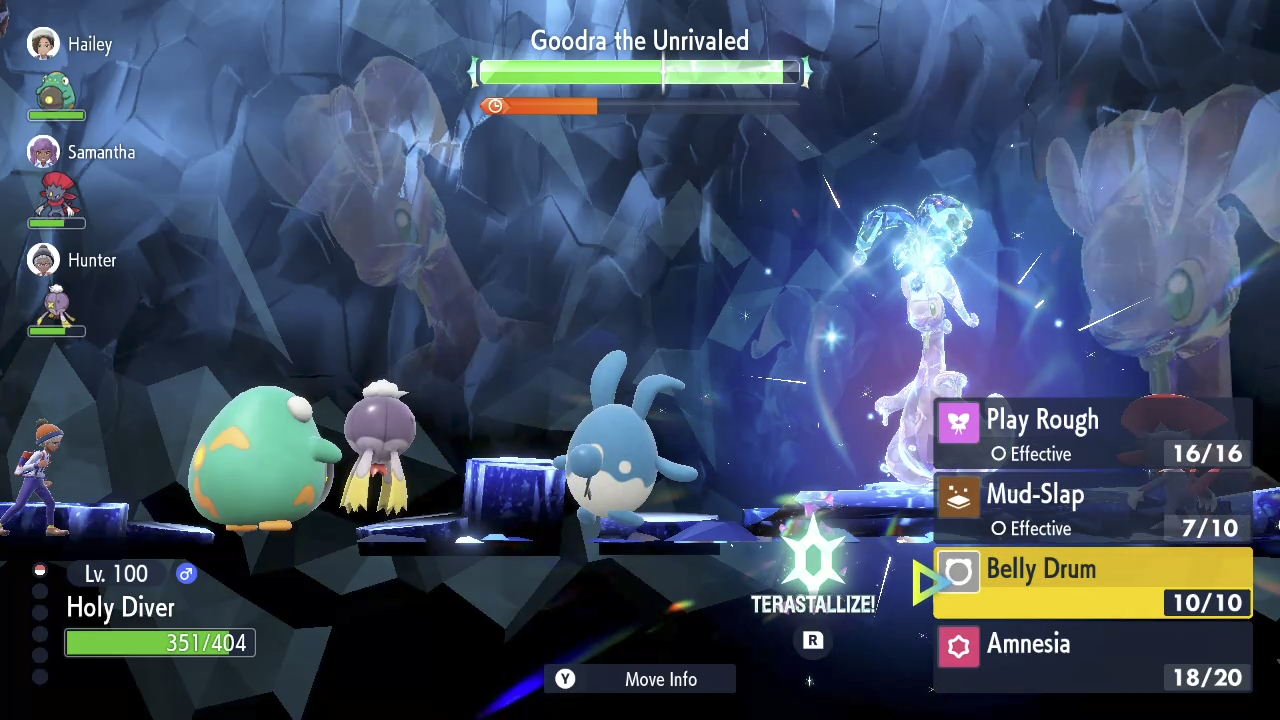1280x720 pixels.
Task: Choose the Mud-Slap move
Action: [x=1092, y=508]
